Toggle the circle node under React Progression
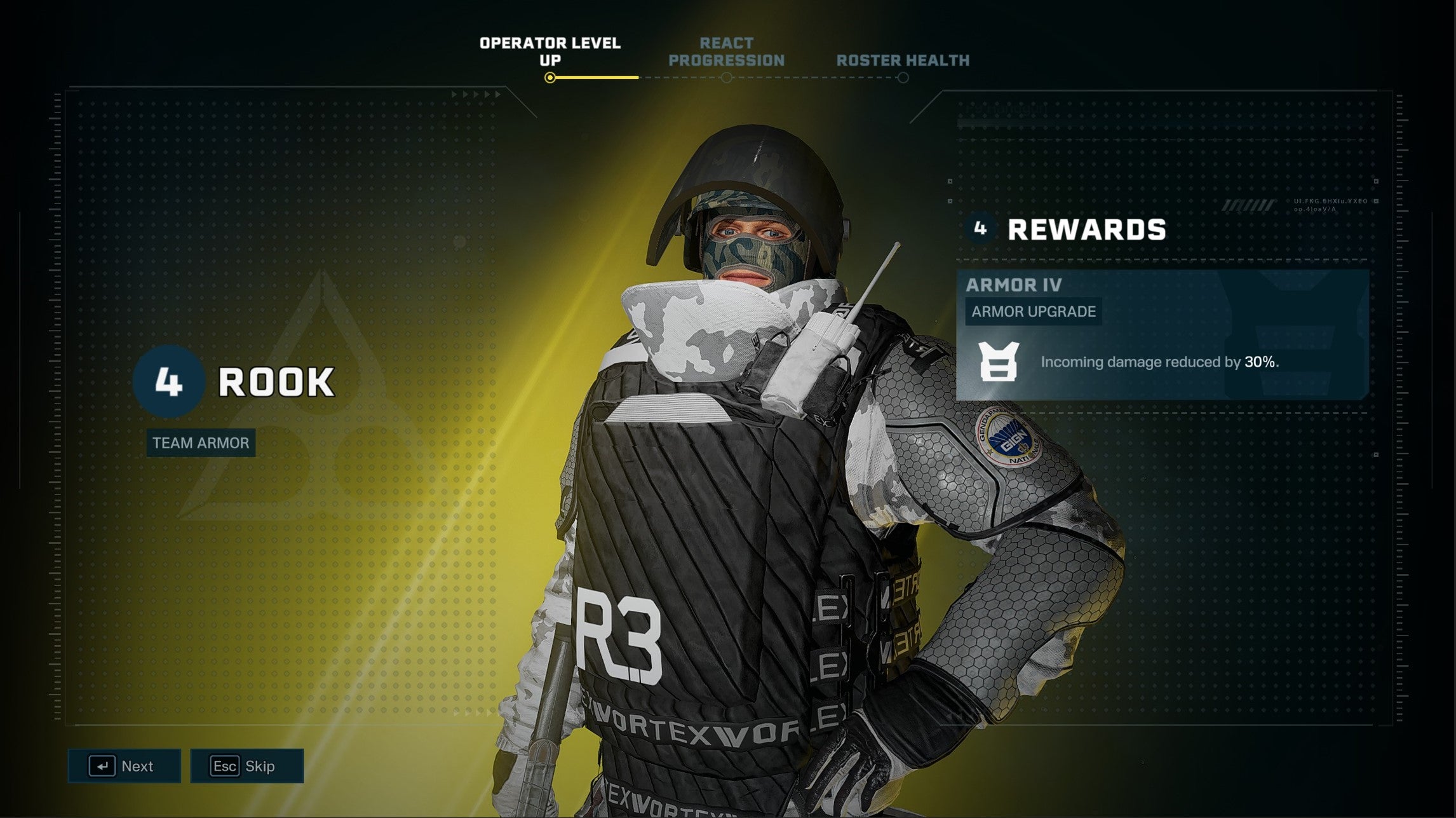The height and width of the screenshot is (818, 1456). (726, 76)
